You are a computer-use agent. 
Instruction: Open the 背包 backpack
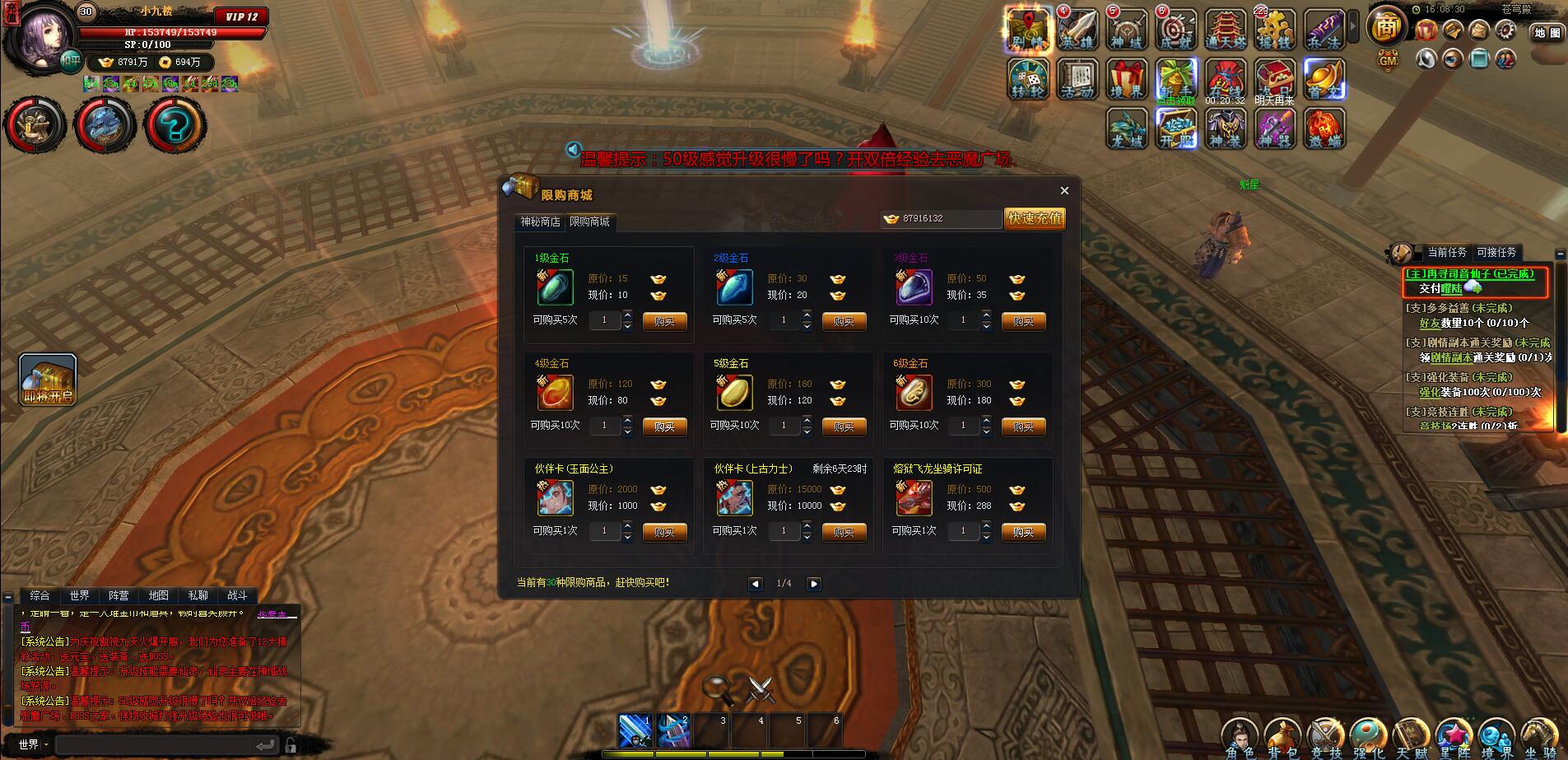(1282, 737)
